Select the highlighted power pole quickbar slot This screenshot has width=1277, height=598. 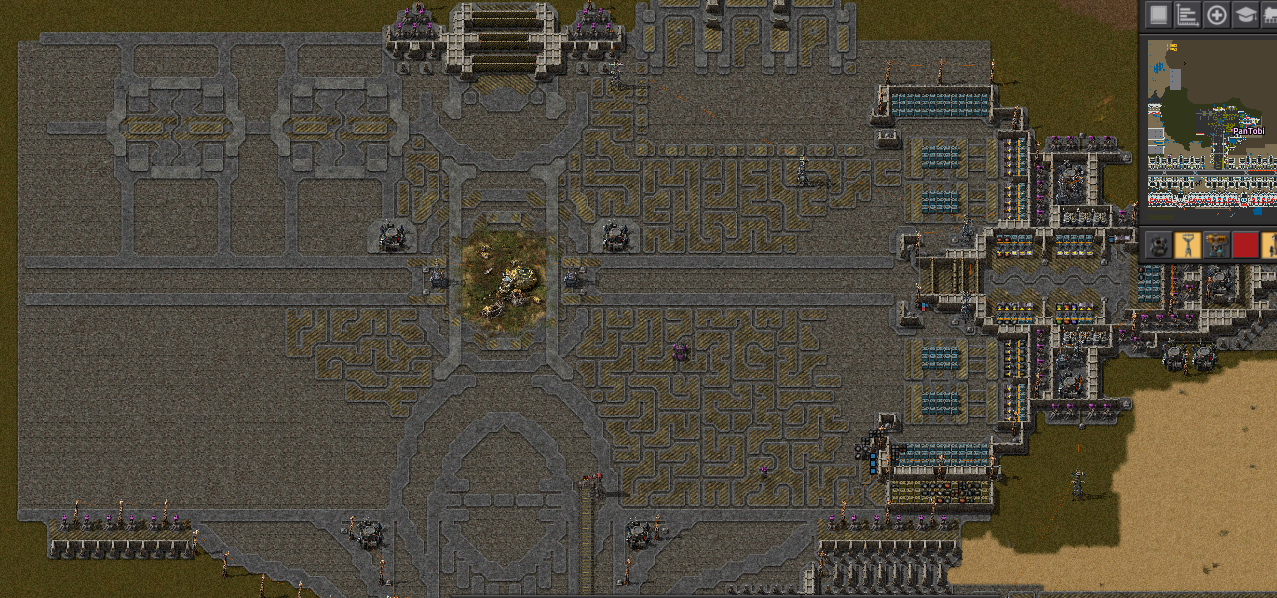1187,245
